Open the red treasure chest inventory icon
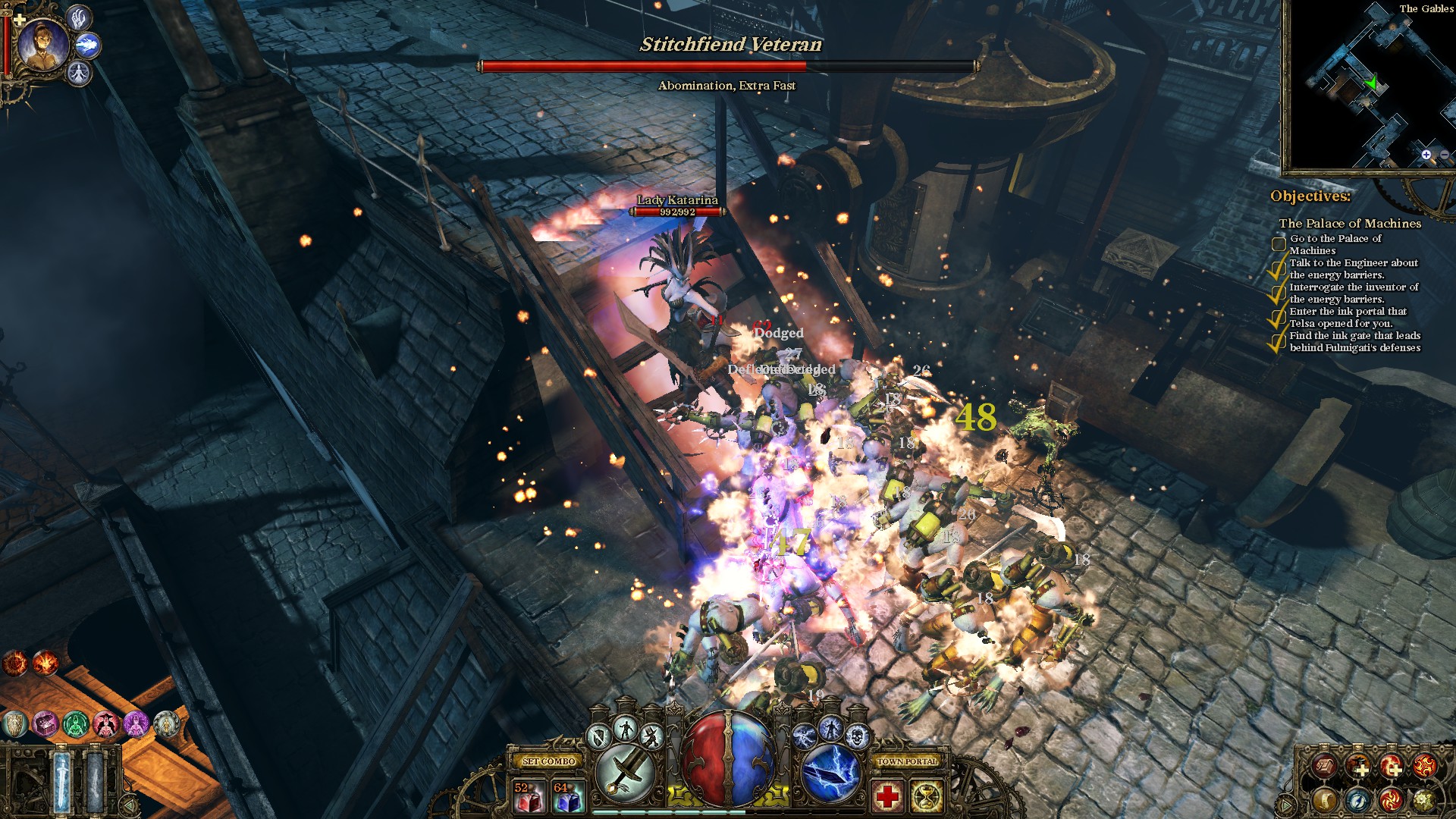 [x=1325, y=767]
